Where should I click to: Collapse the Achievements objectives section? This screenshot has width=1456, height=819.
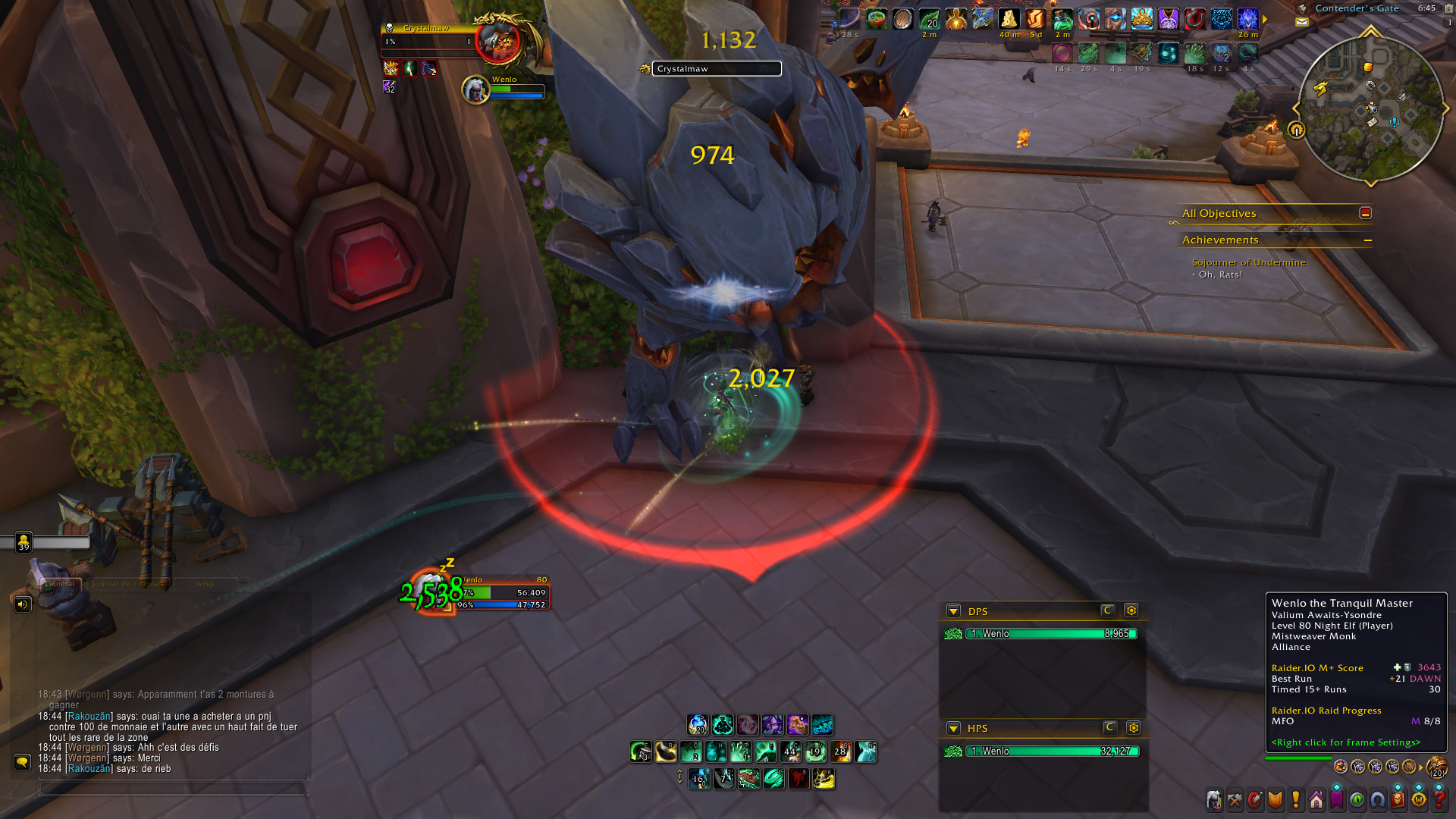(x=1367, y=240)
